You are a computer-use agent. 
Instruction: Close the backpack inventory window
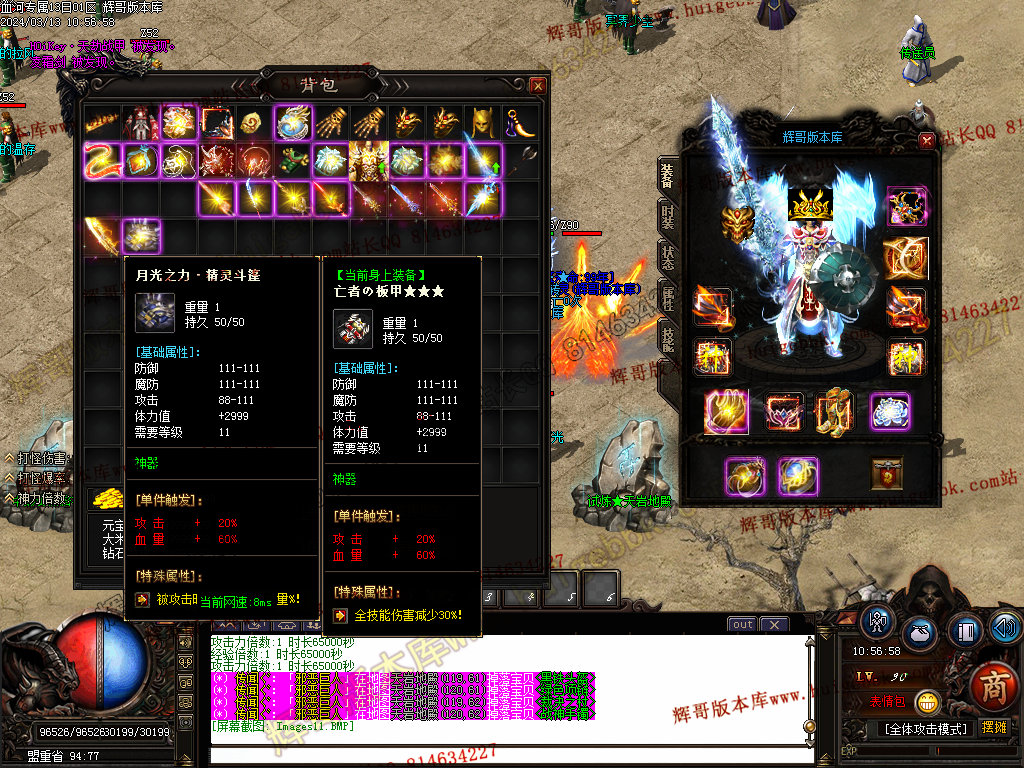[538, 86]
